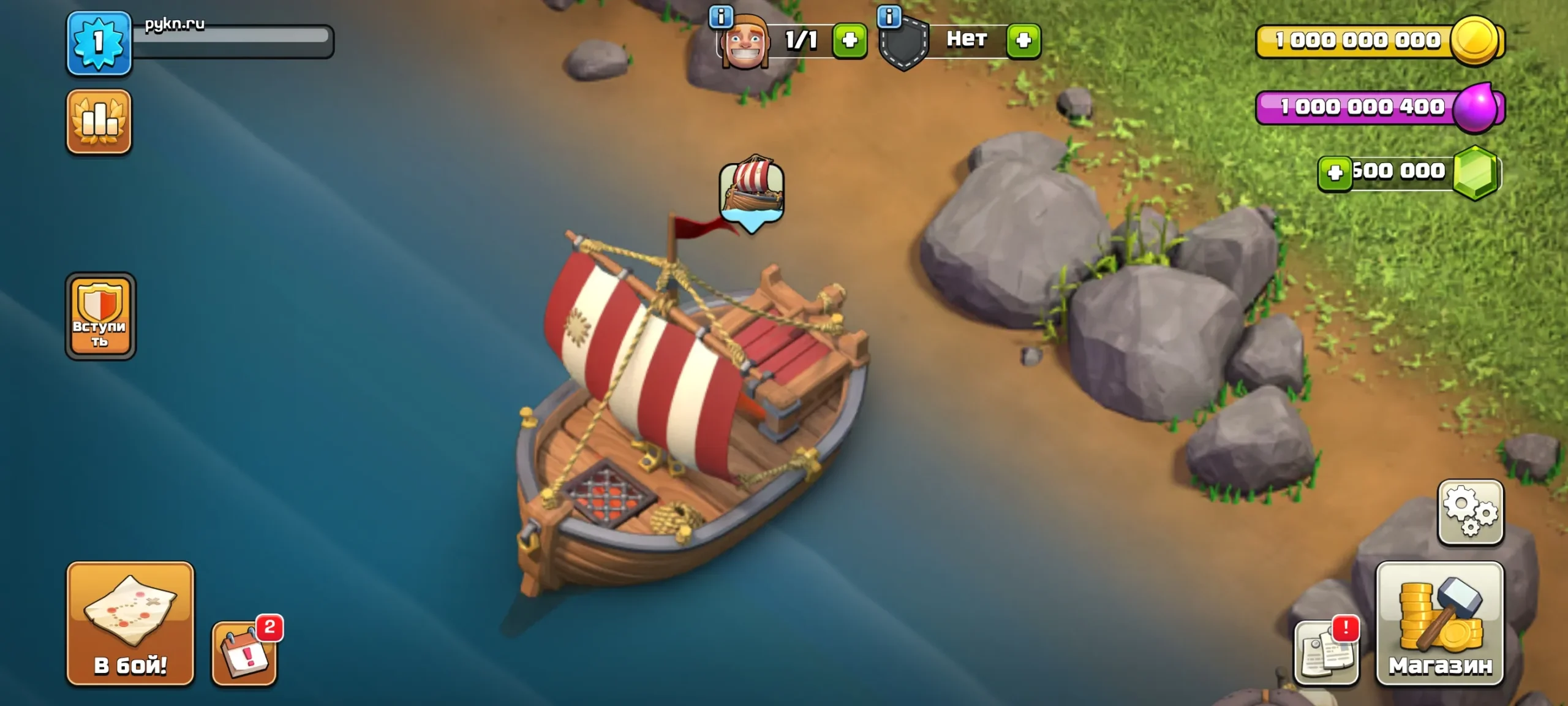Open the calendar events icon

tap(244, 653)
